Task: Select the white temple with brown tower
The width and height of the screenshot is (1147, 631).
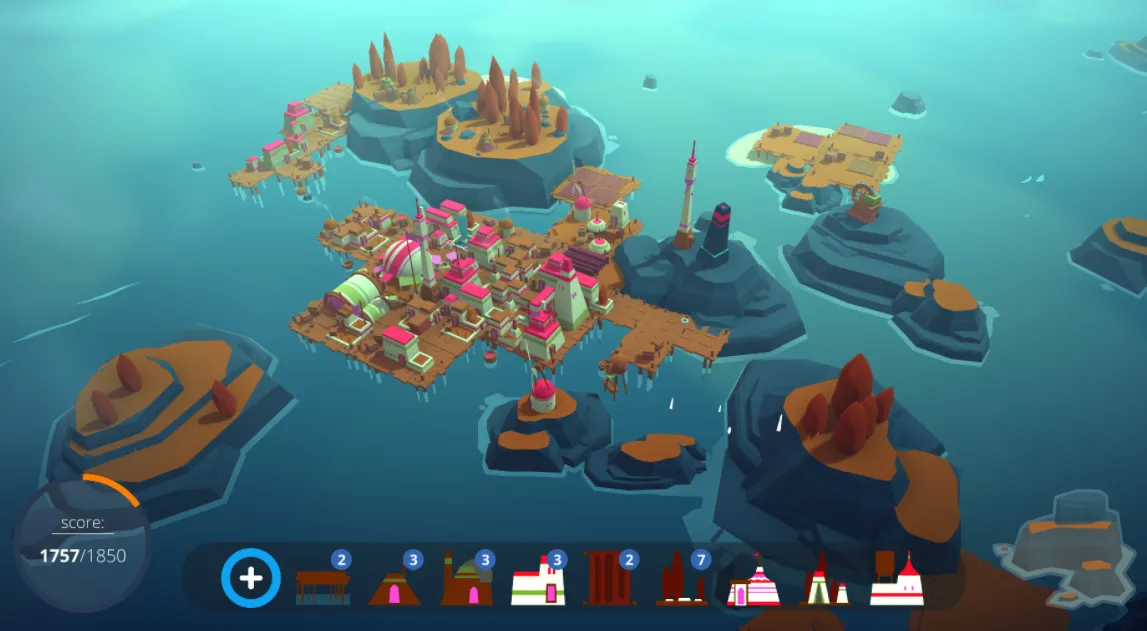Action: pos(896,582)
